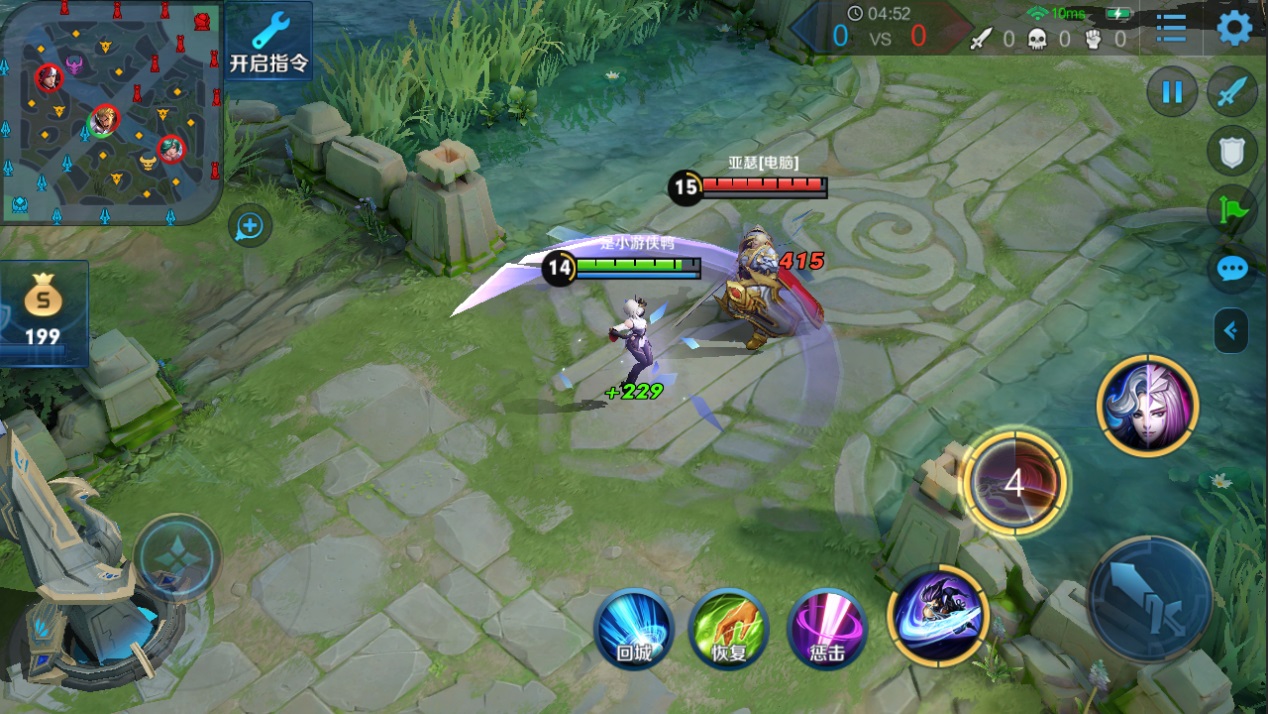Screen dimensions: 1268x714
Task: Tap the skill on cooldown showing 4
Action: tap(1014, 482)
